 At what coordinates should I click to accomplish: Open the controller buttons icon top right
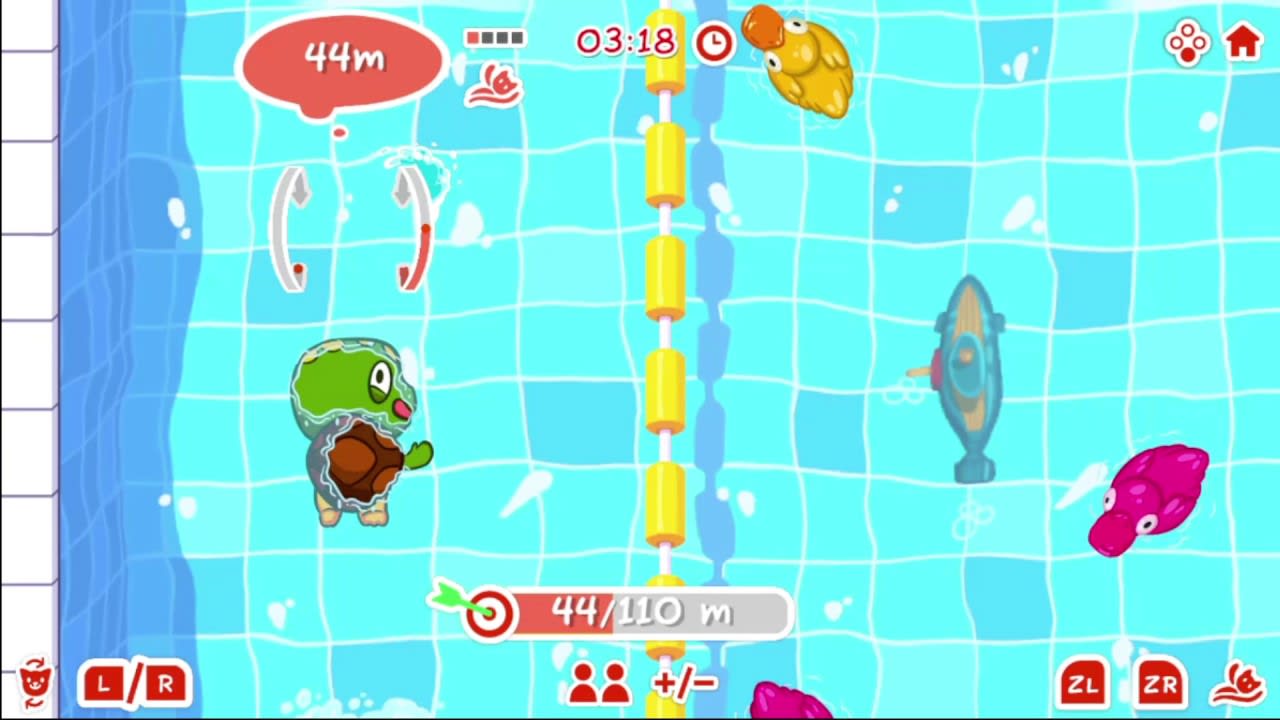pyautogui.click(x=1187, y=42)
